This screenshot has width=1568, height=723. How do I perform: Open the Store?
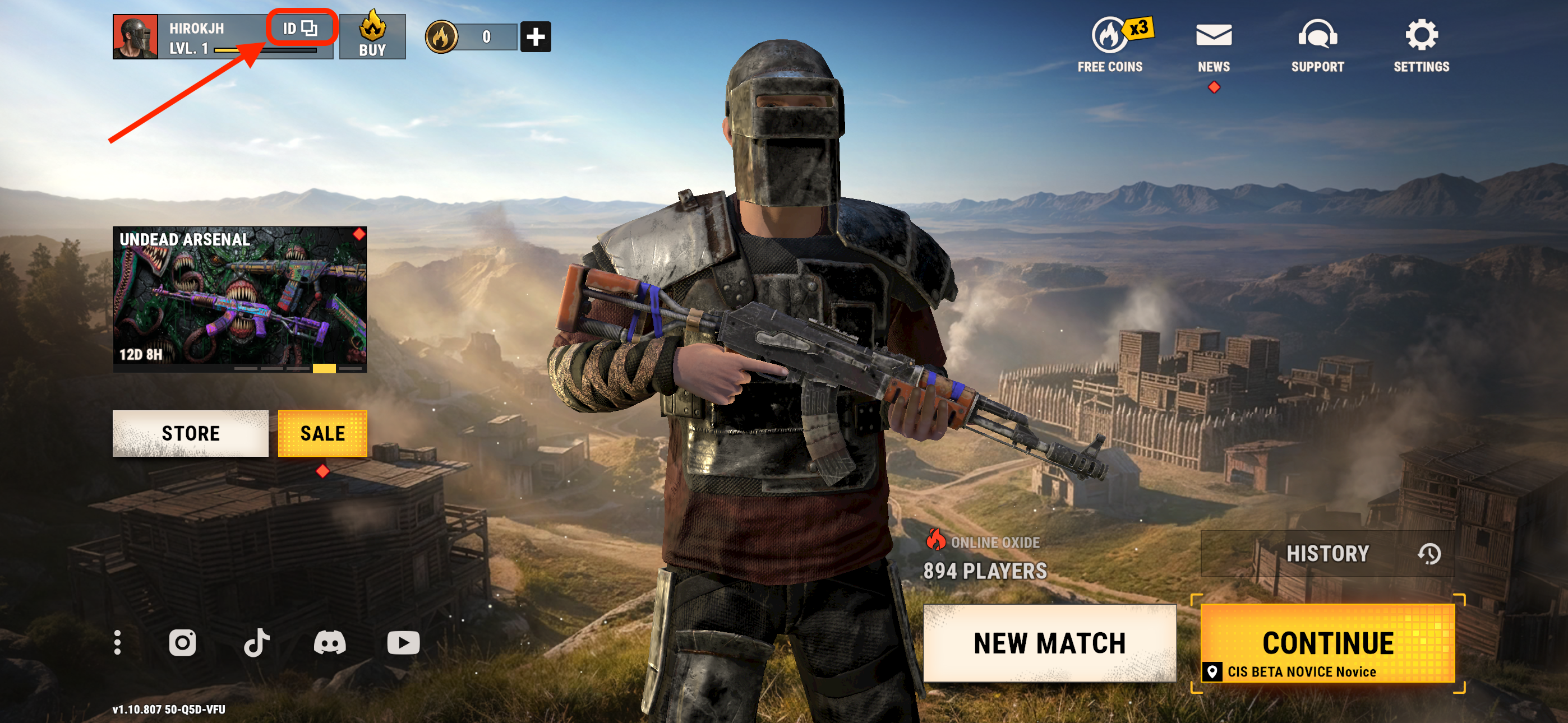coord(191,433)
